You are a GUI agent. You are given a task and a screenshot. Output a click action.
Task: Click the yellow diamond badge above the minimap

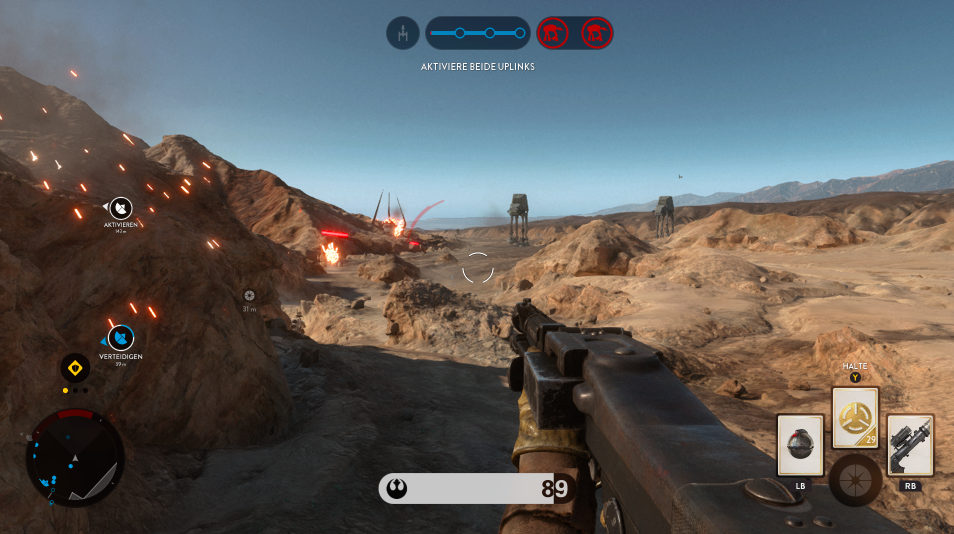point(74,368)
